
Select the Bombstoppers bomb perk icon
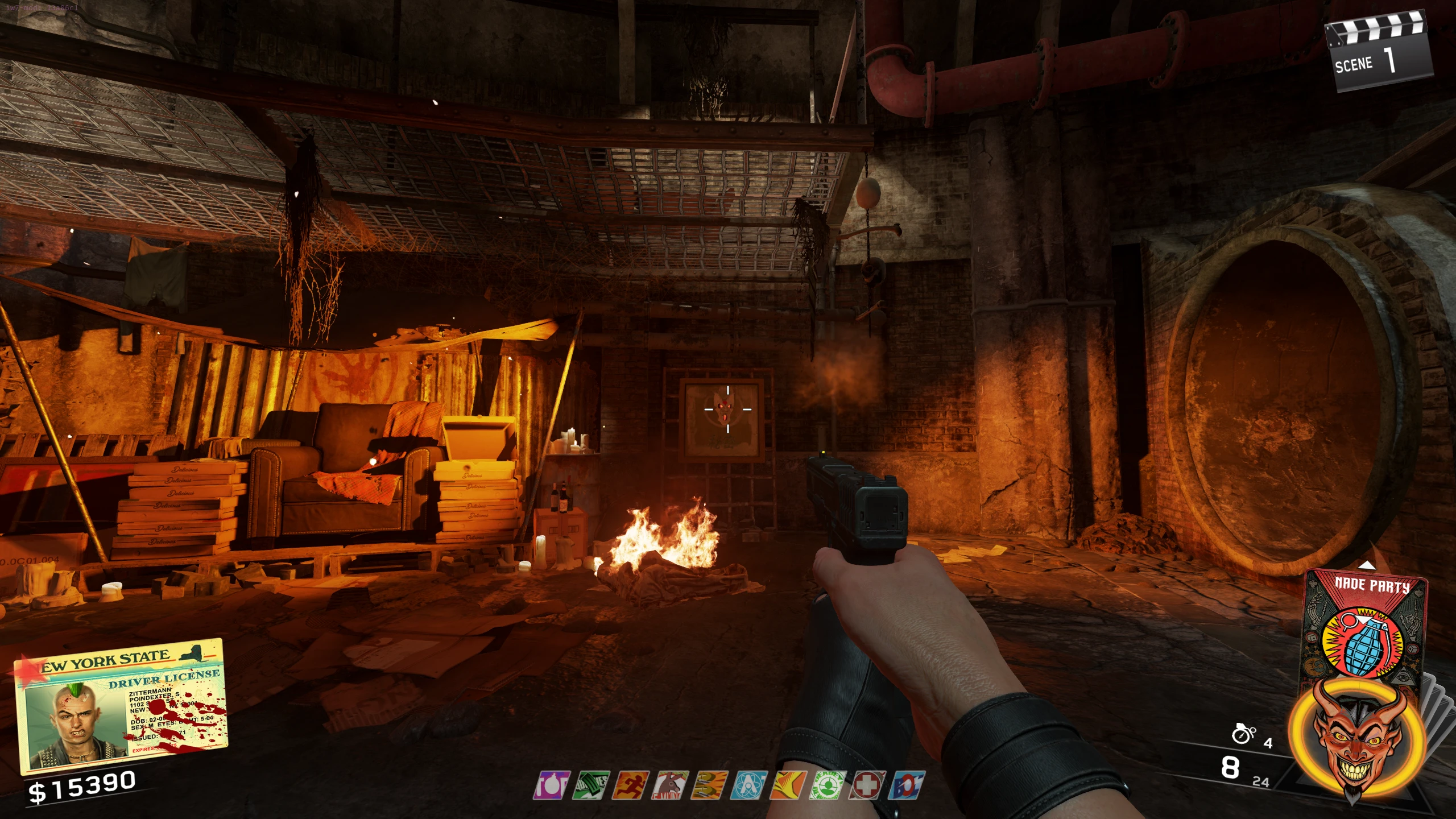point(552,785)
